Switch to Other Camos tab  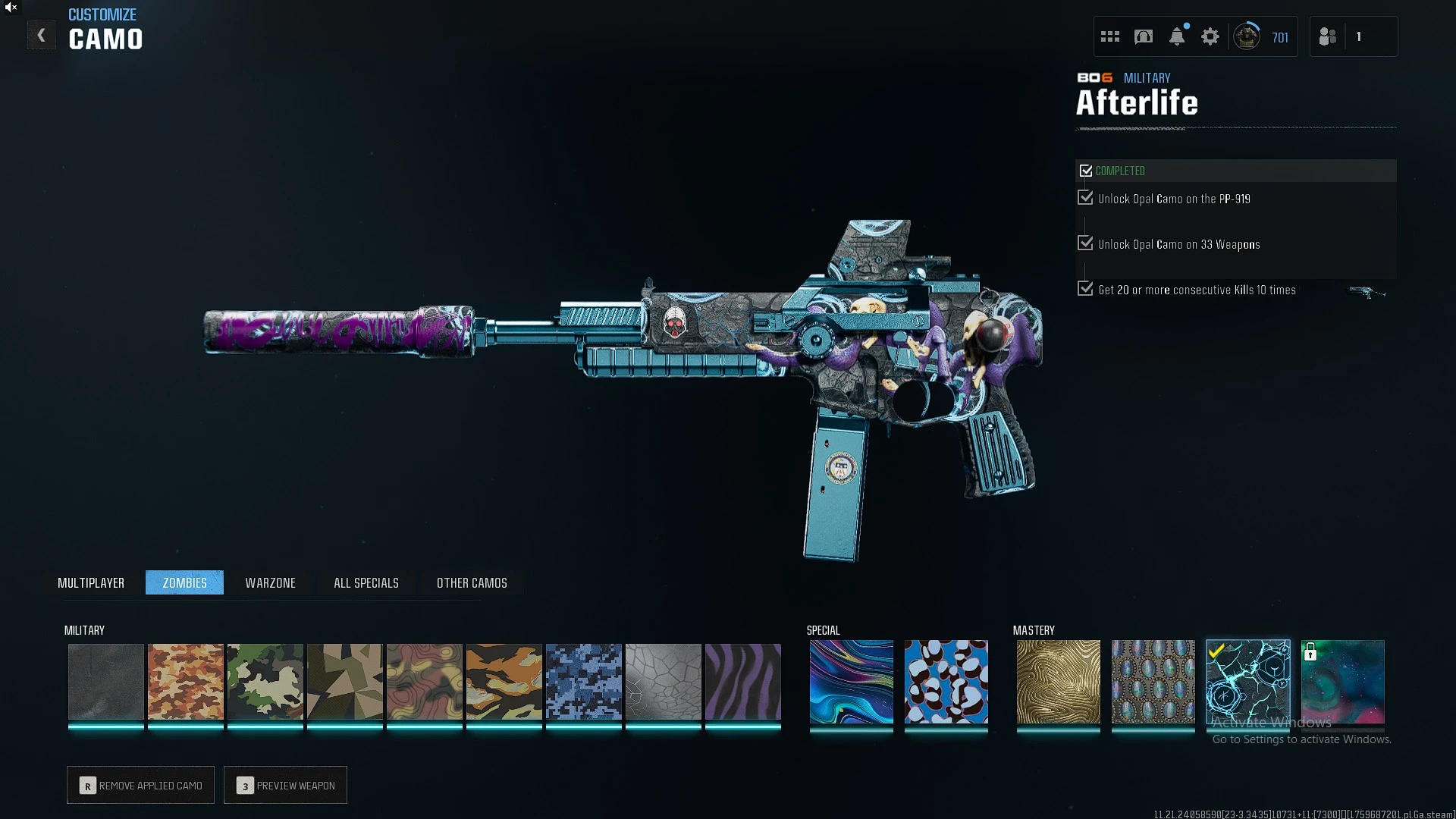tap(472, 582)
